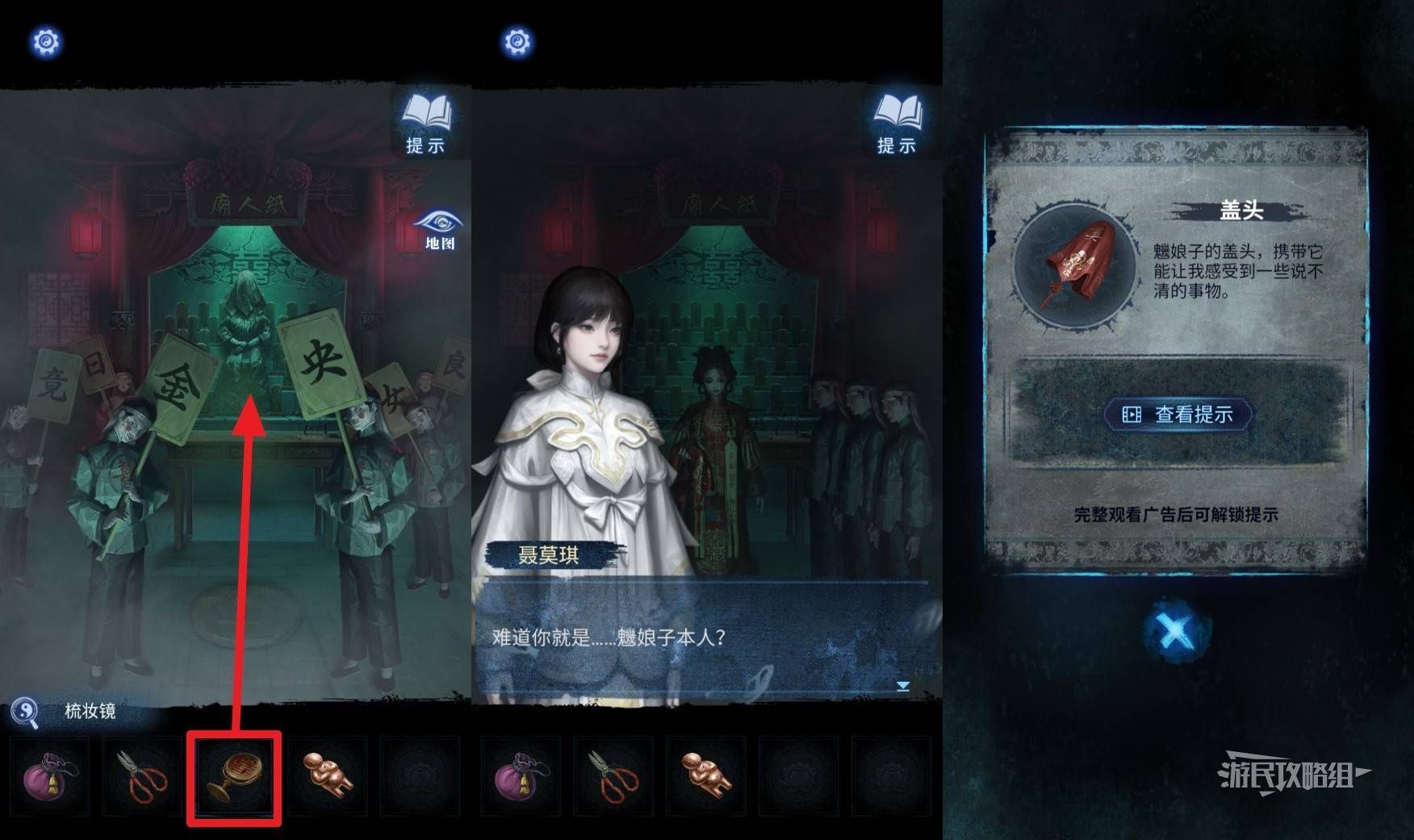Close the 盖头 item popup with X

point(1176,632)
